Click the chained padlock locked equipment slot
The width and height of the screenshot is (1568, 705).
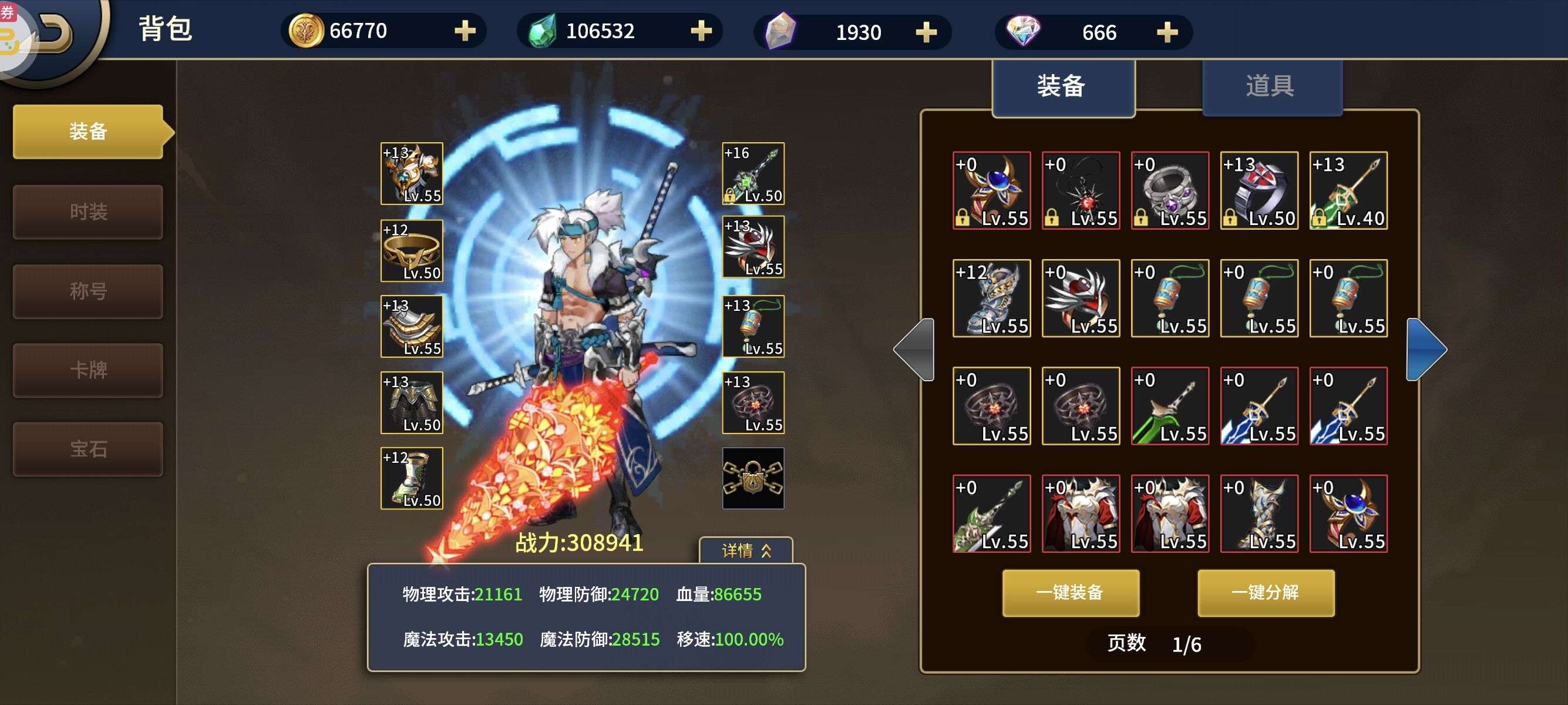tap(753, 478)
